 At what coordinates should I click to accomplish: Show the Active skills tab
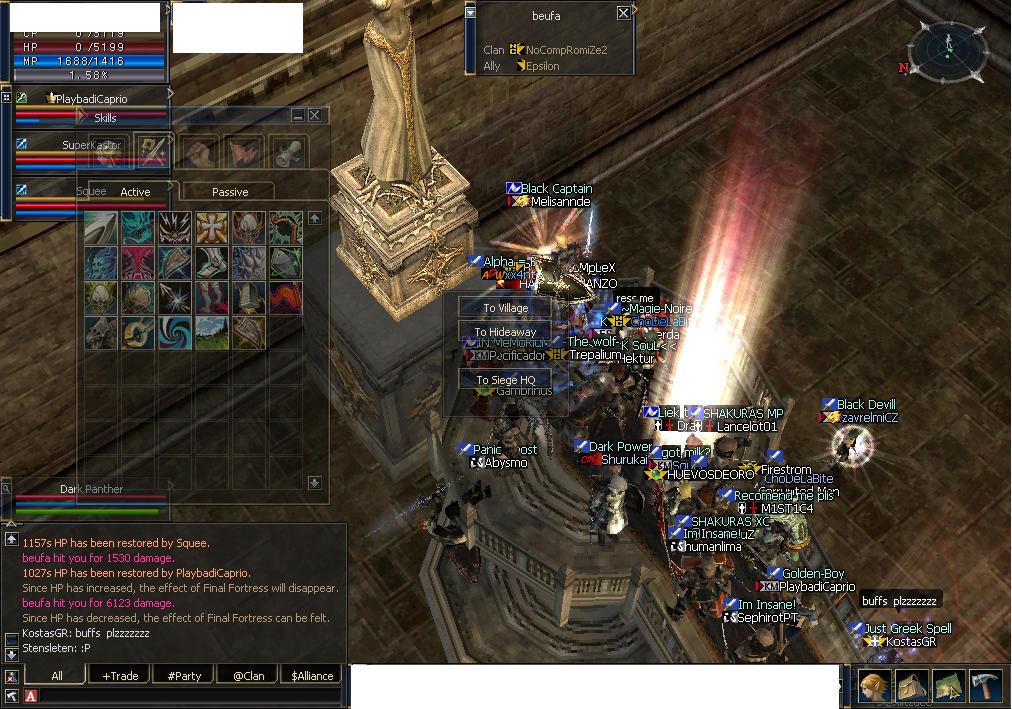135,192
